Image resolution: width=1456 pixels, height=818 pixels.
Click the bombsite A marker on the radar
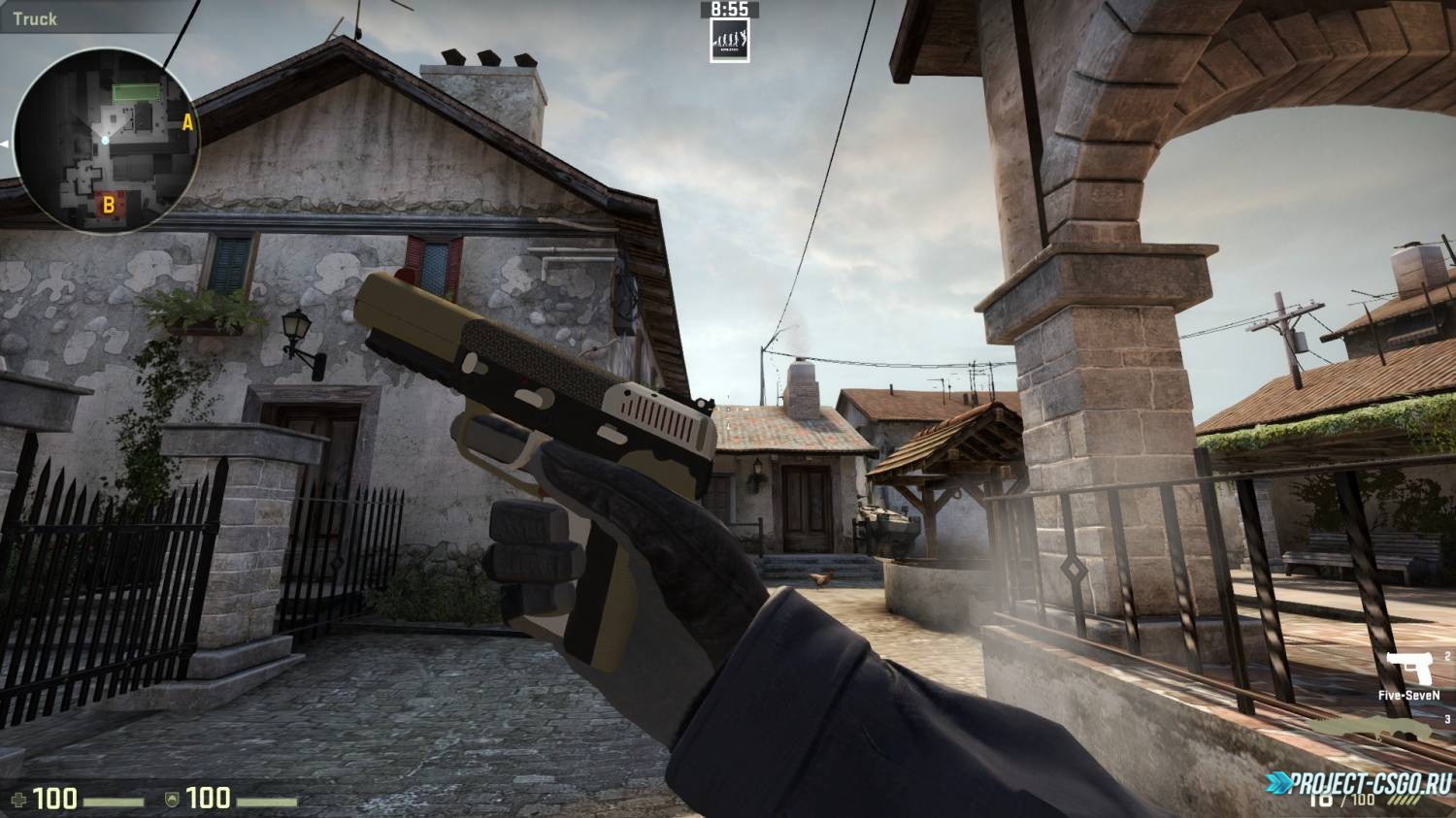pos(186,124)
